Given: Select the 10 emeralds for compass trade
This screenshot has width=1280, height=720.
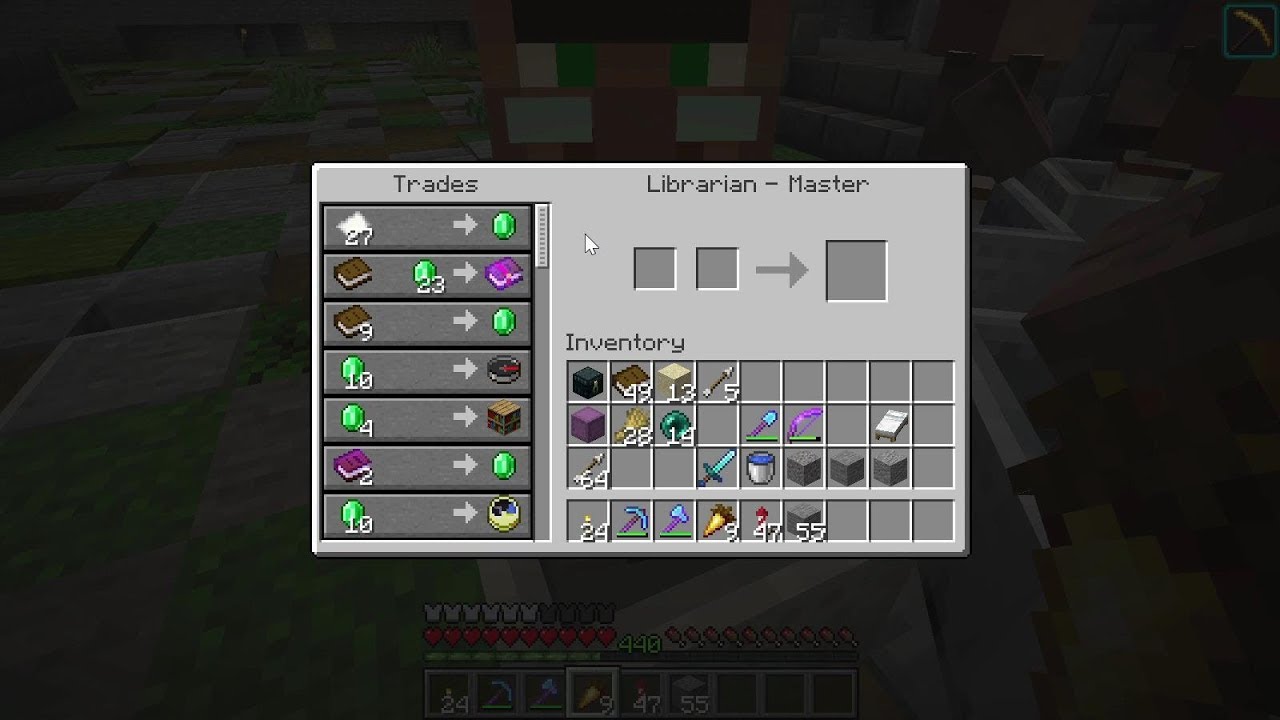Looking at the screenshot, I should 427,371.
